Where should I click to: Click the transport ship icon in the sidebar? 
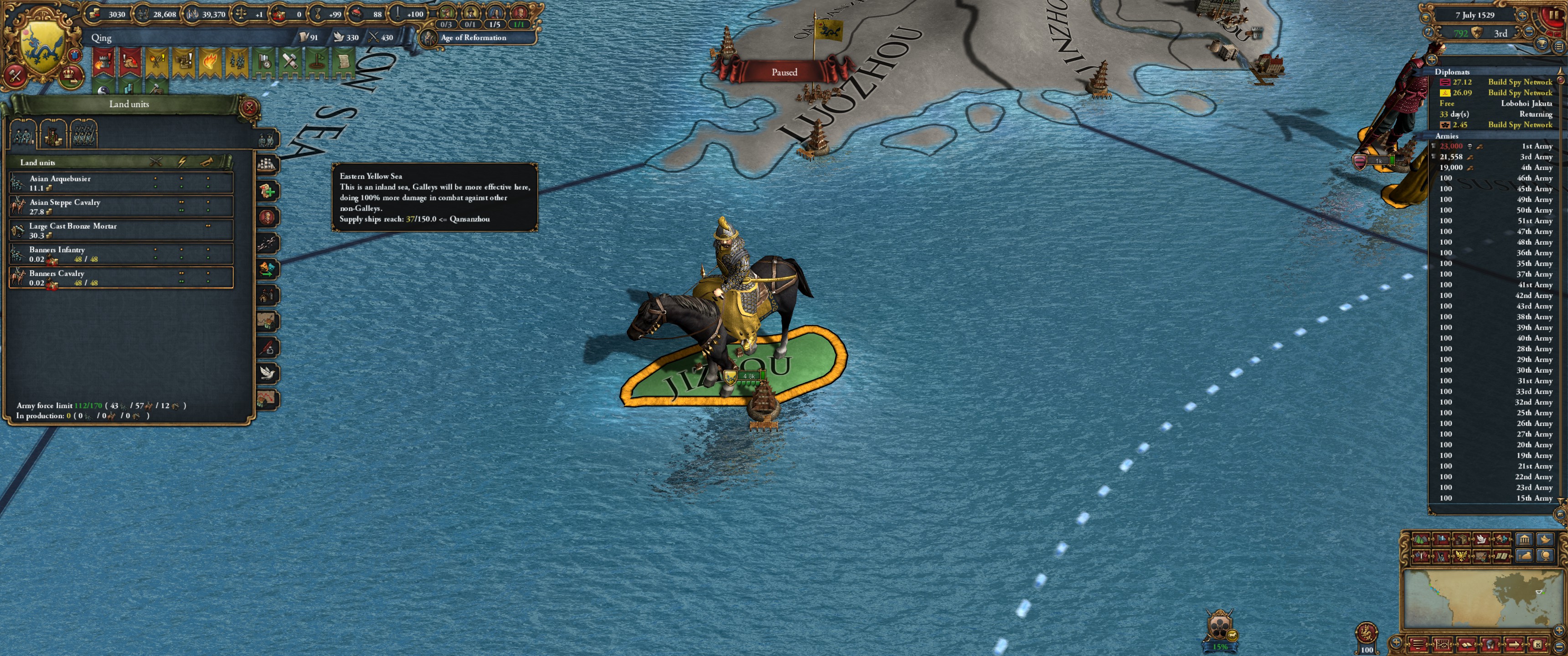point(267,165)
